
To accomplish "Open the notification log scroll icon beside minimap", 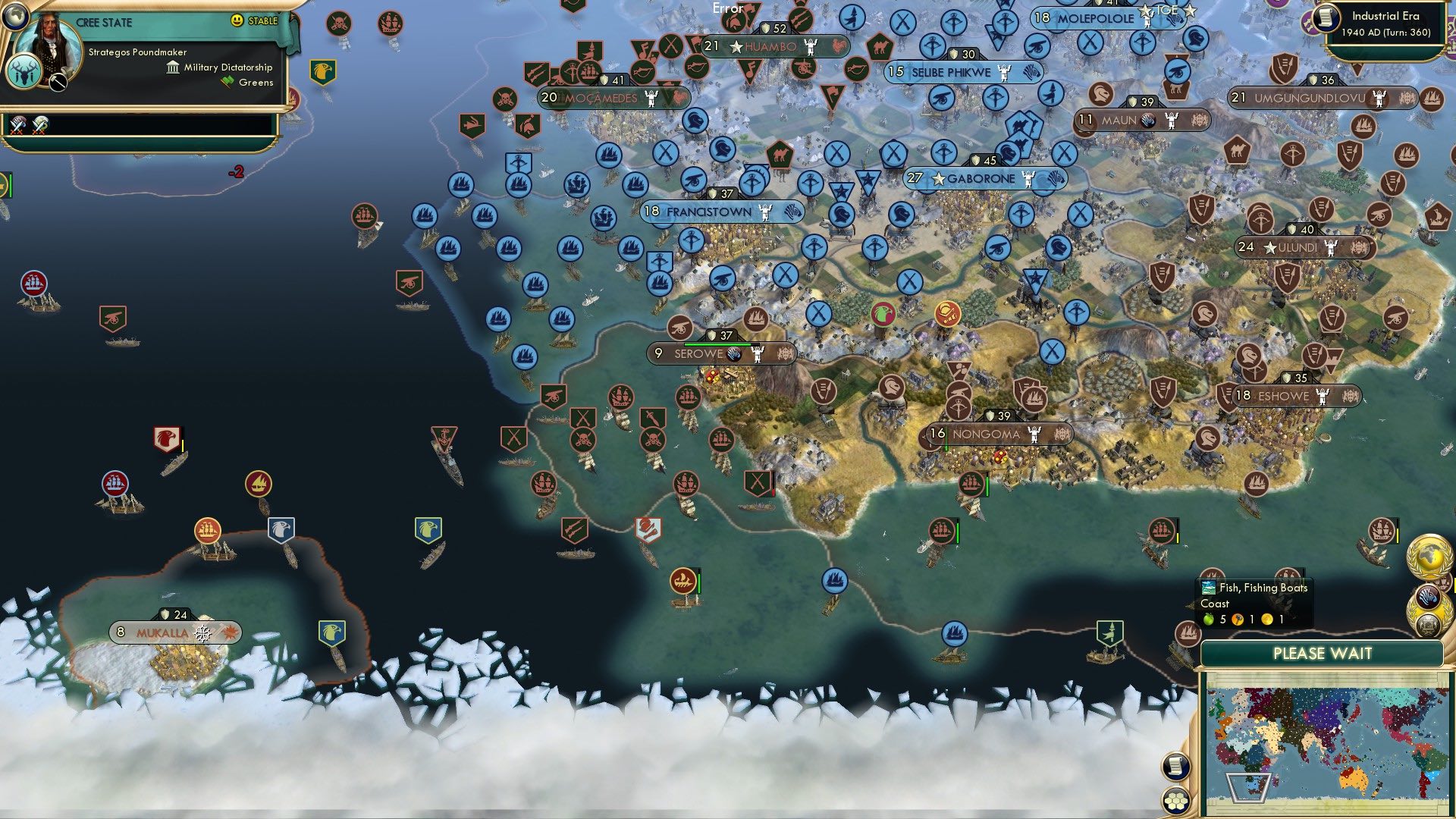I will tap(1175, 767).
